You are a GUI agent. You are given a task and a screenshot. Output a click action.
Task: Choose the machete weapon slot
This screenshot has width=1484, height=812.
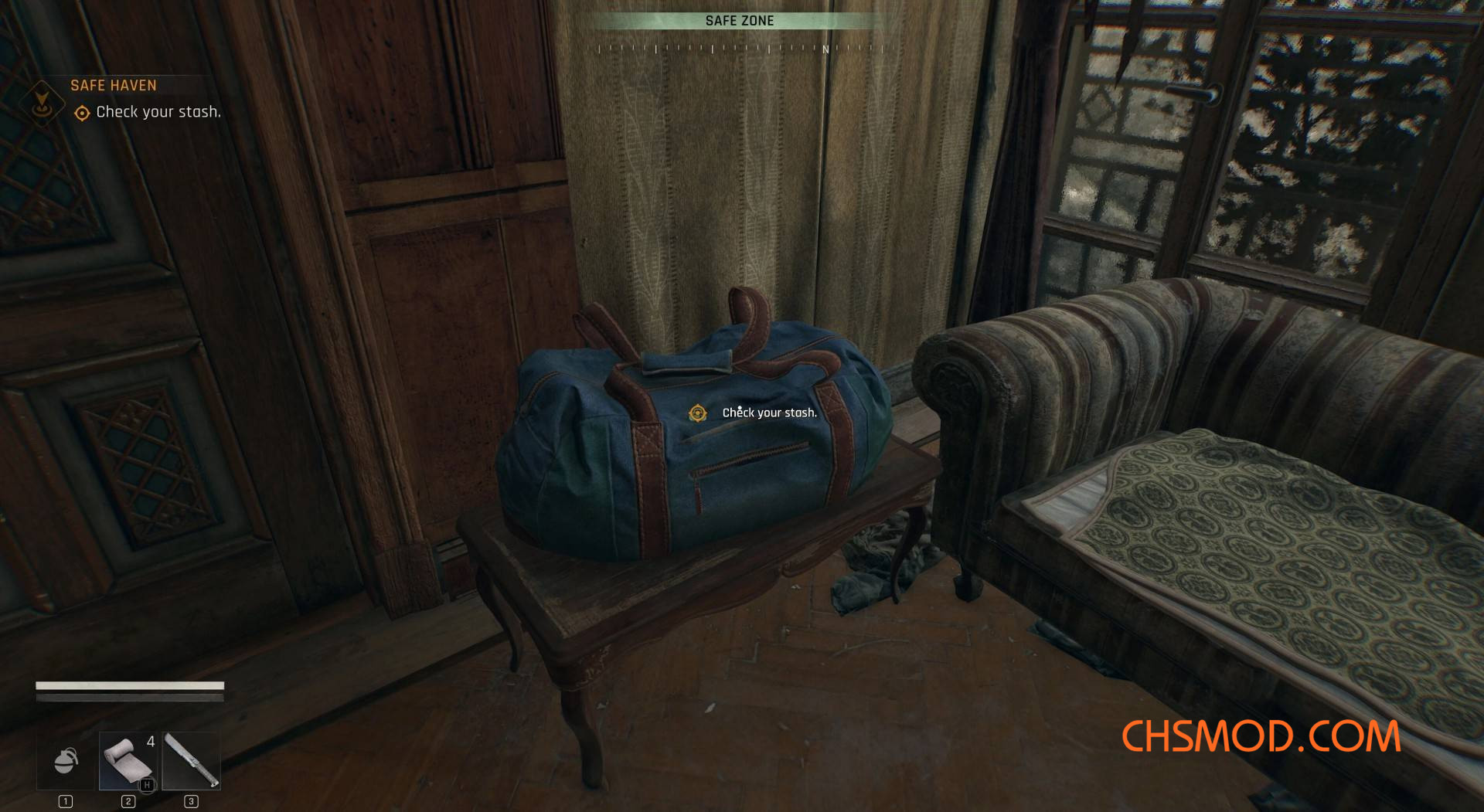(x=192, y=761)
